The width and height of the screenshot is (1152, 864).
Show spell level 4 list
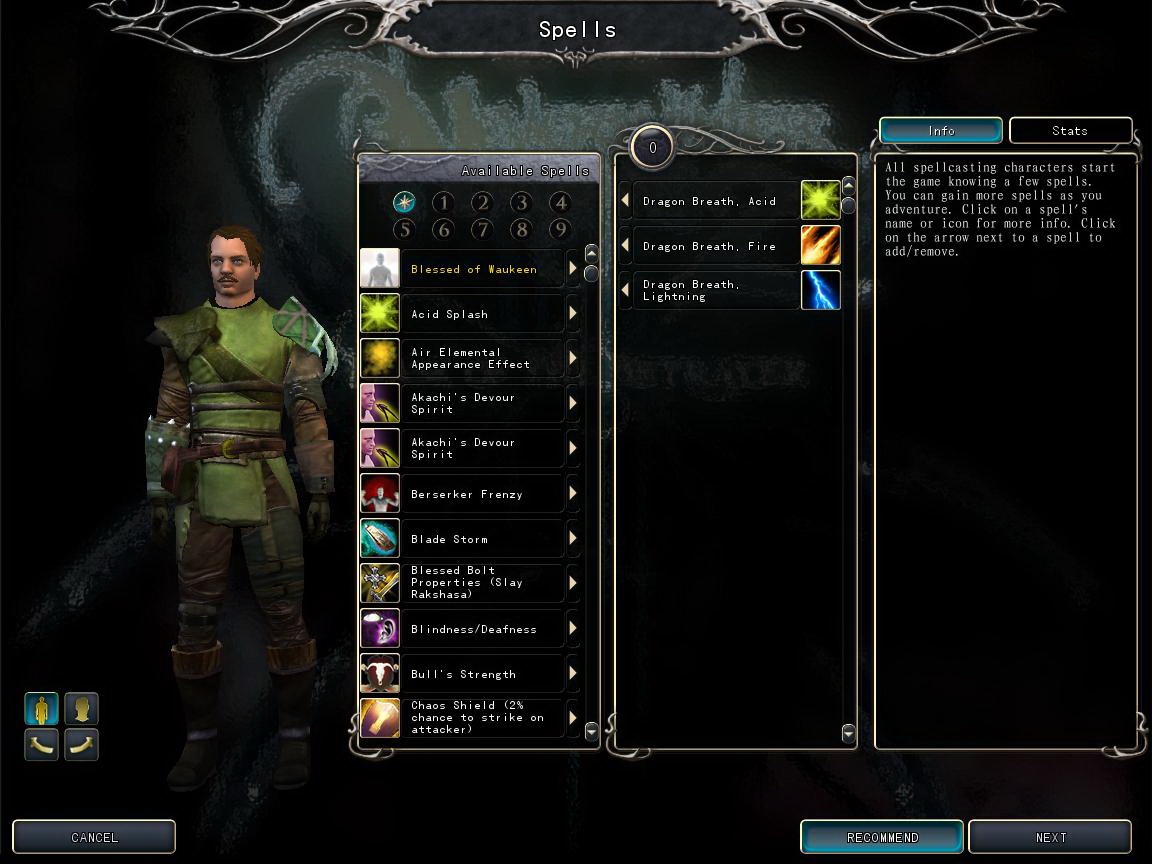560,203
